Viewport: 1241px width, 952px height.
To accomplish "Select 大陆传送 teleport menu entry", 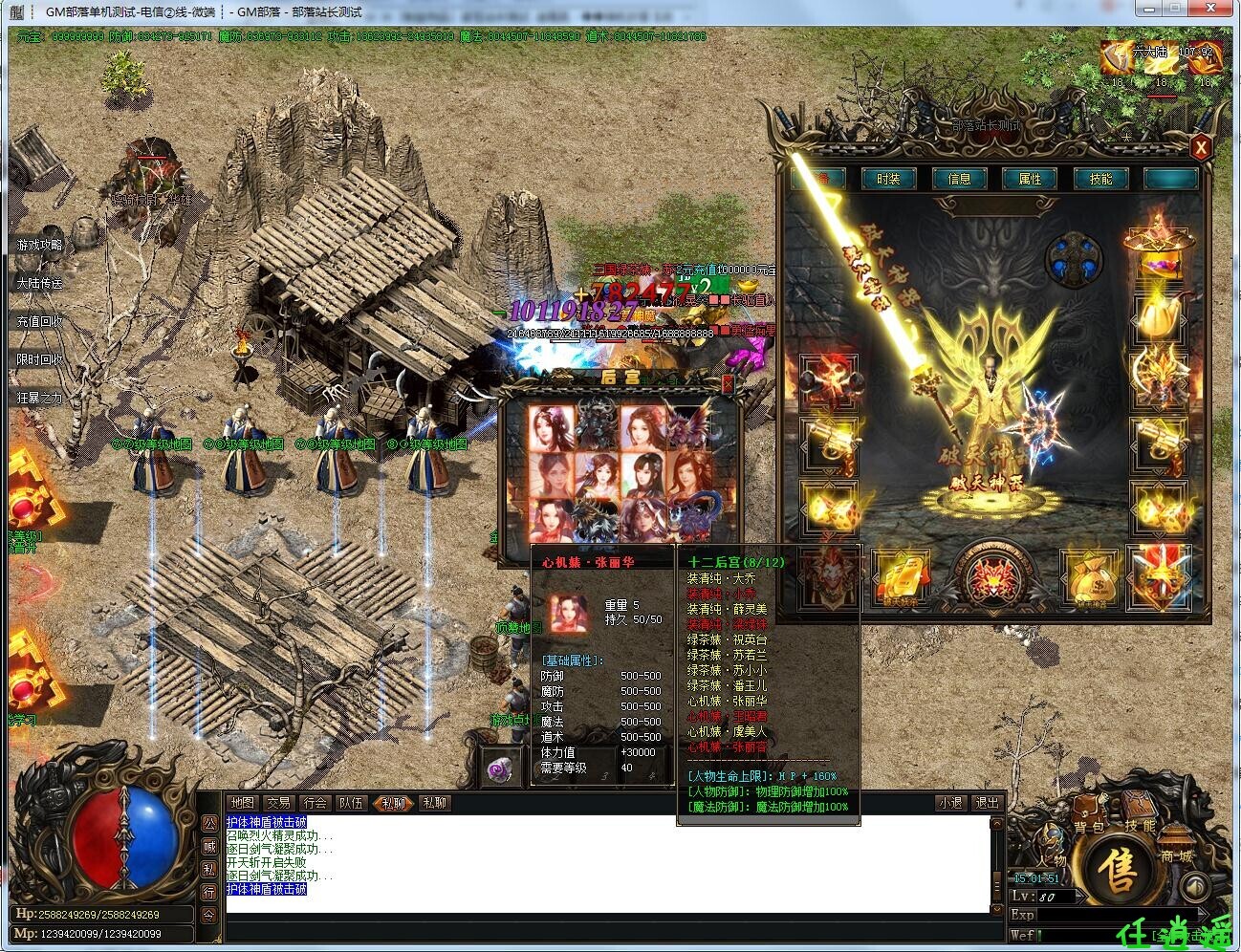I will click(x=39, y=284).
